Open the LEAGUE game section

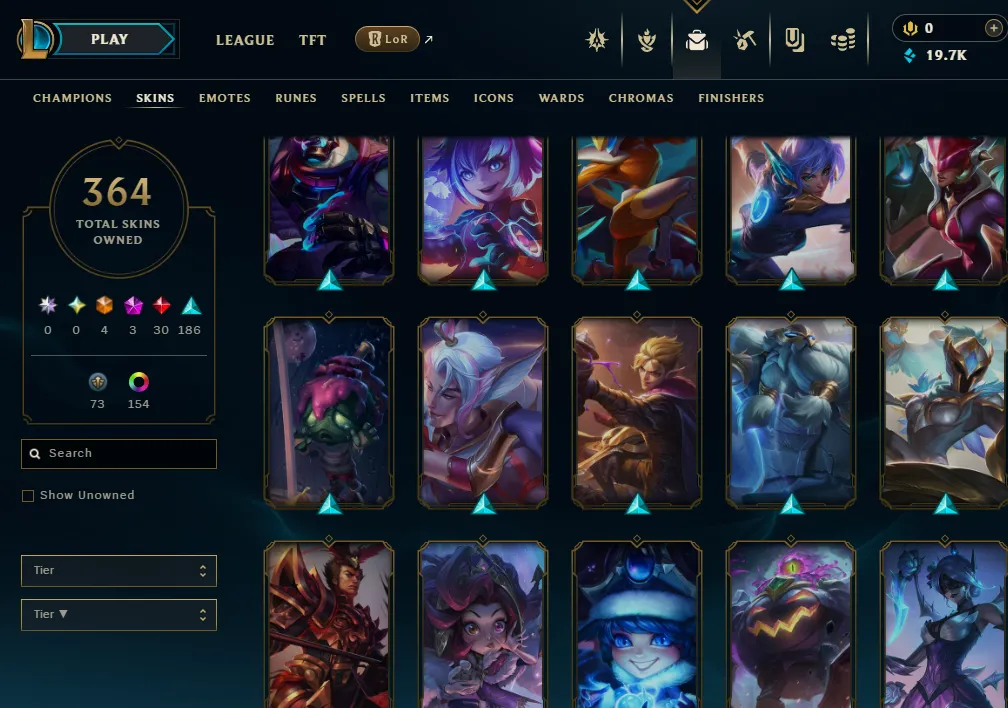[245, 40]
